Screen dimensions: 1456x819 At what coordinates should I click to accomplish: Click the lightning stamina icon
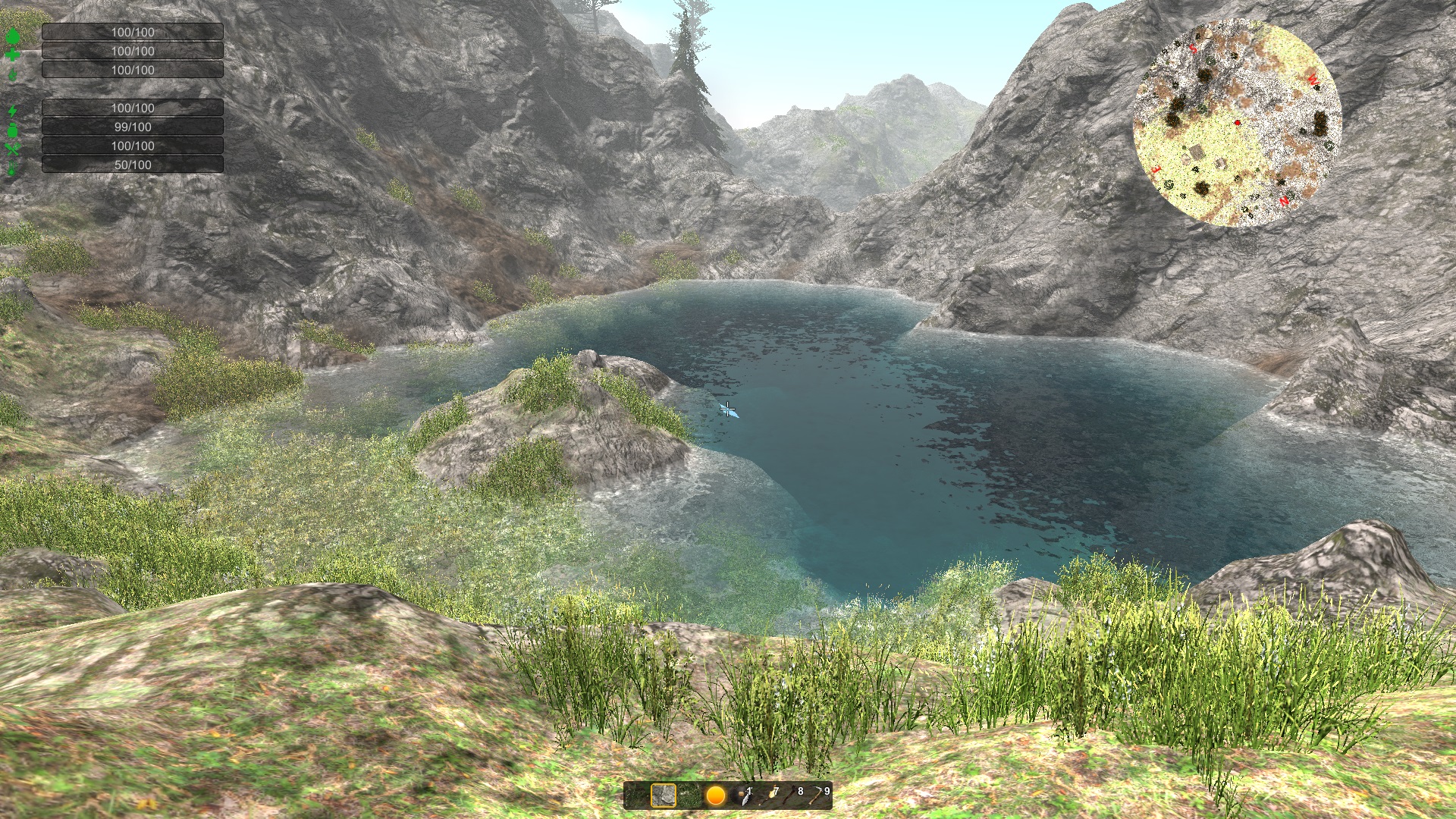click(12, 110)
